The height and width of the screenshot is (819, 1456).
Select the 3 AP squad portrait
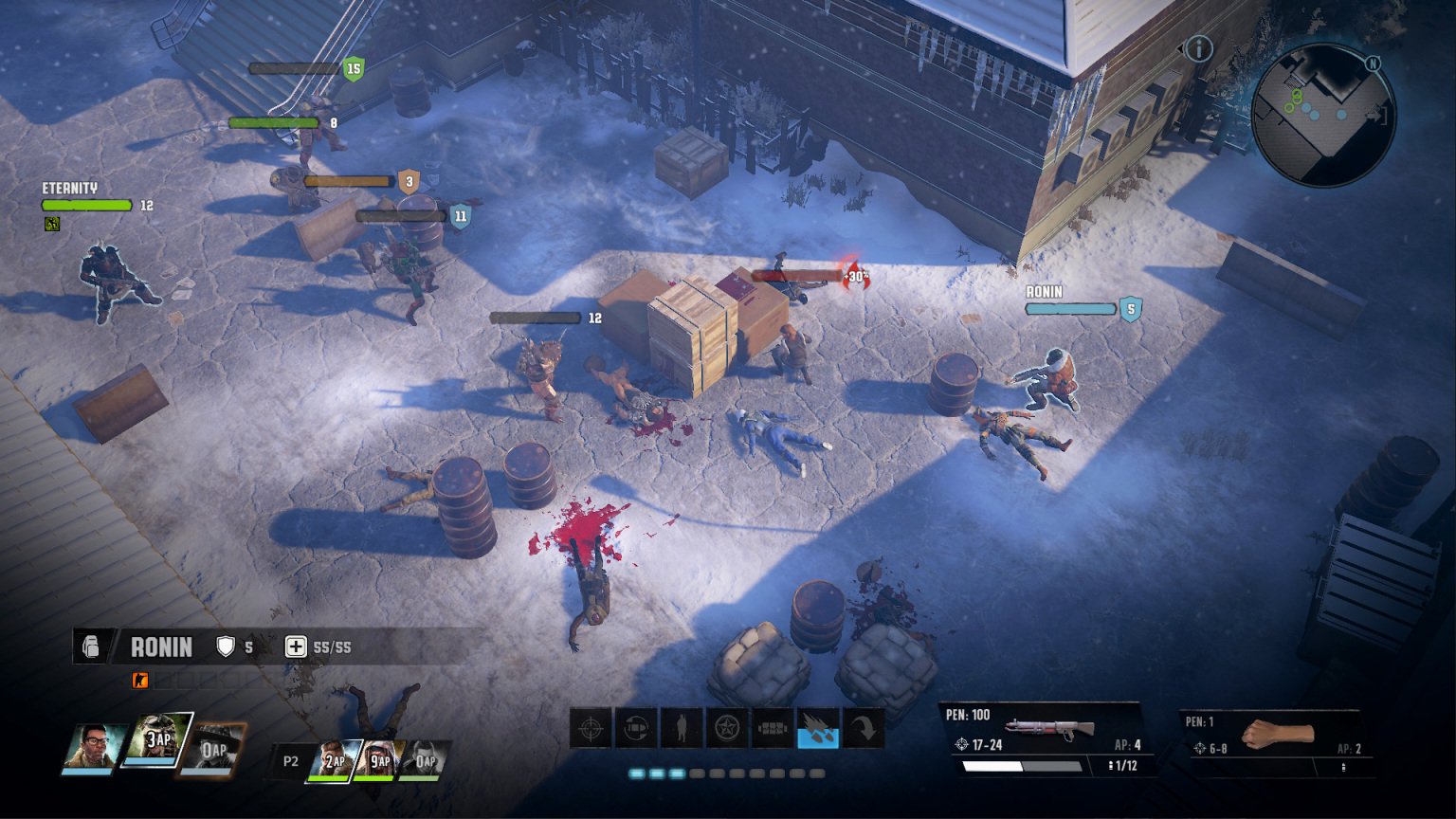(x=159, y=740)
